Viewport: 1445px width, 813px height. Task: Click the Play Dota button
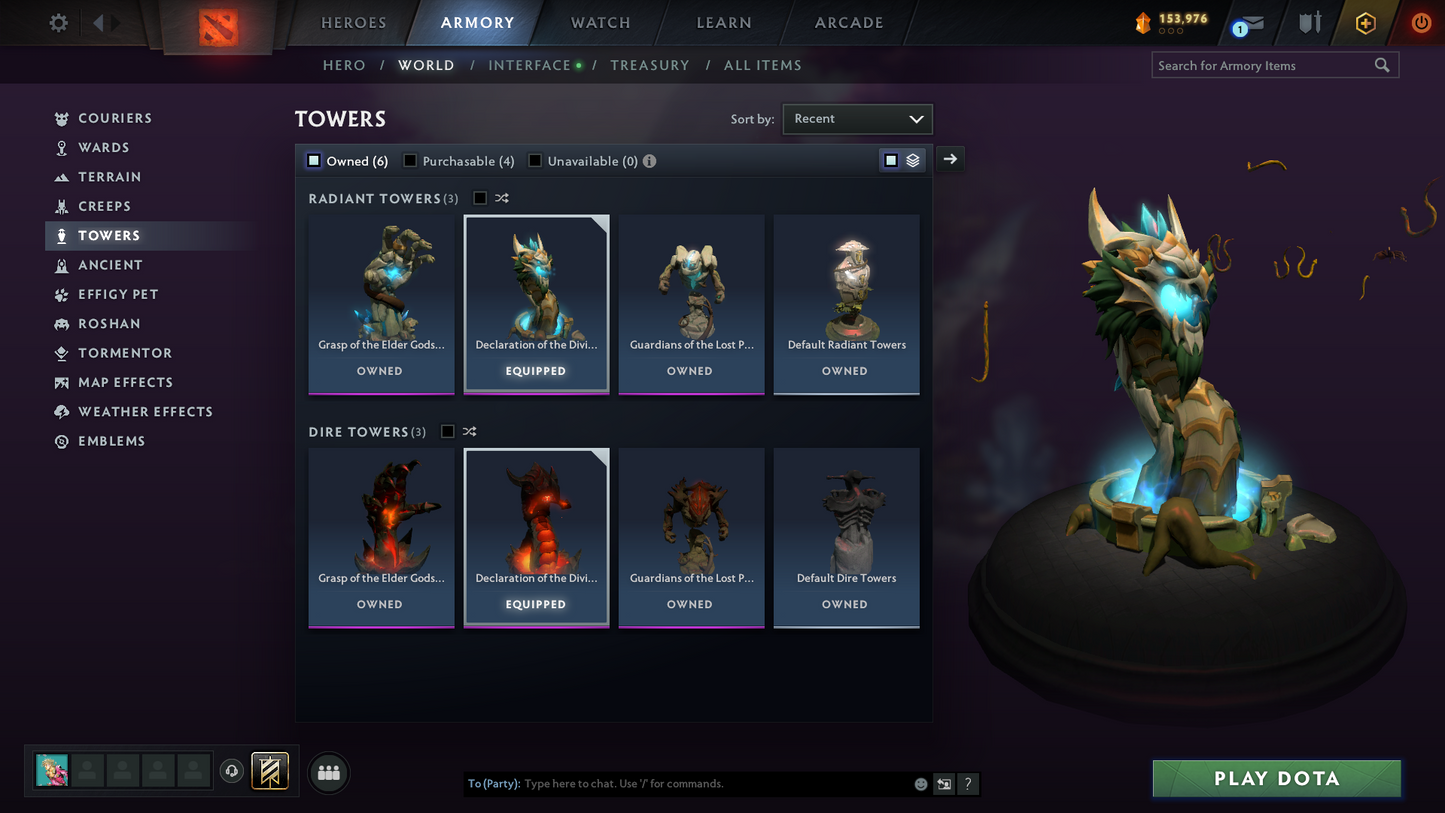[x=1276, y=778]
